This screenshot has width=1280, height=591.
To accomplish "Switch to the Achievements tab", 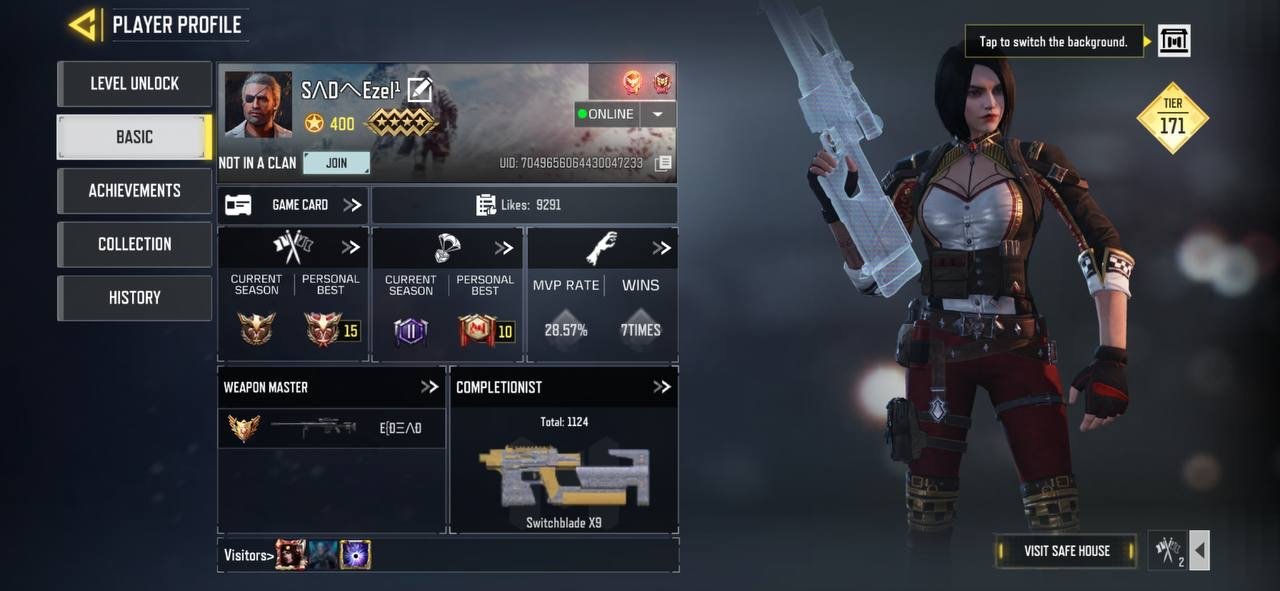I will 134,191.
